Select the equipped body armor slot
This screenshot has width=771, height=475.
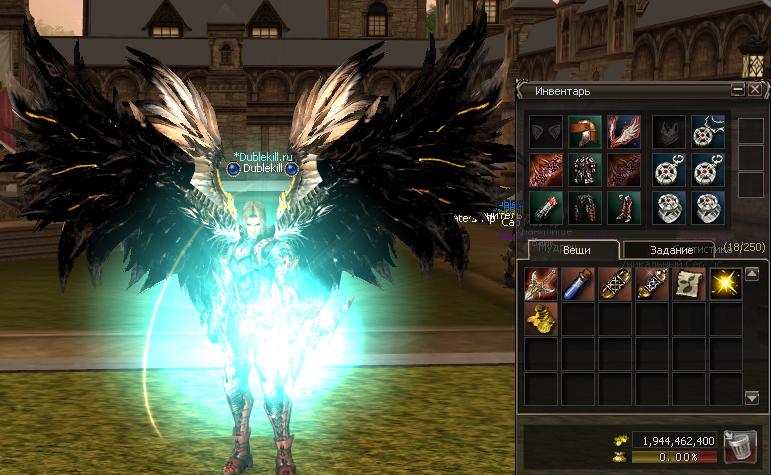pos(584,169)
